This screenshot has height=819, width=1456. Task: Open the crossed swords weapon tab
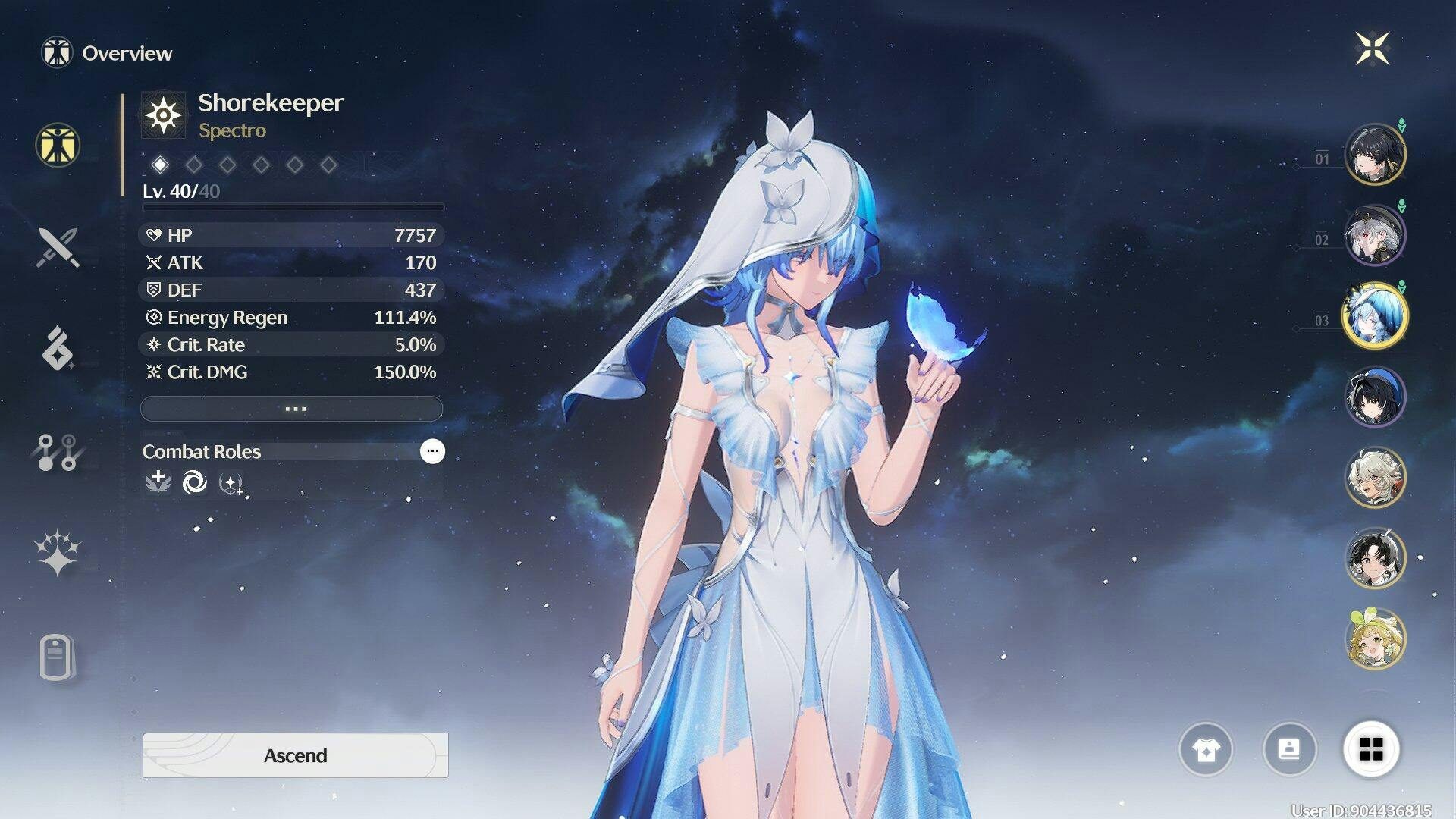58,247
